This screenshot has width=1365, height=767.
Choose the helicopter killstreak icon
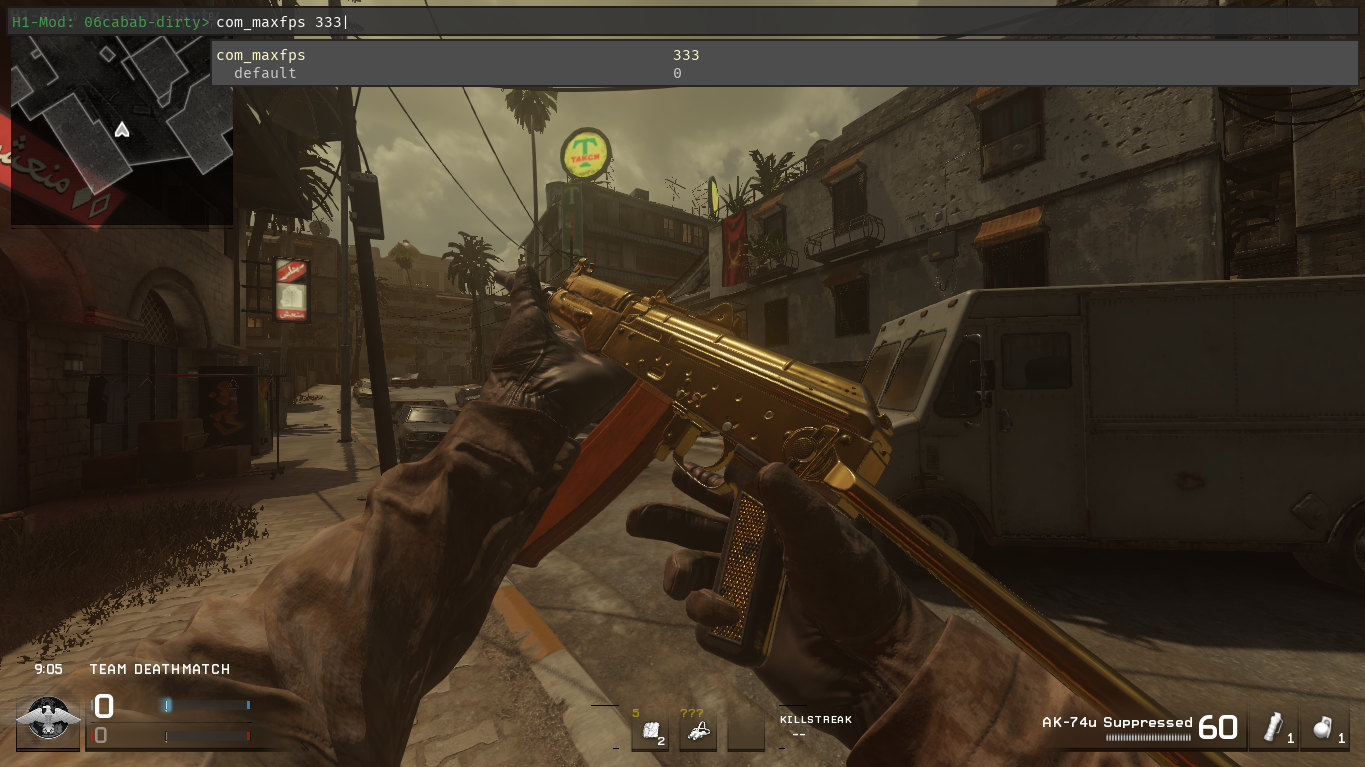(698, 732)
